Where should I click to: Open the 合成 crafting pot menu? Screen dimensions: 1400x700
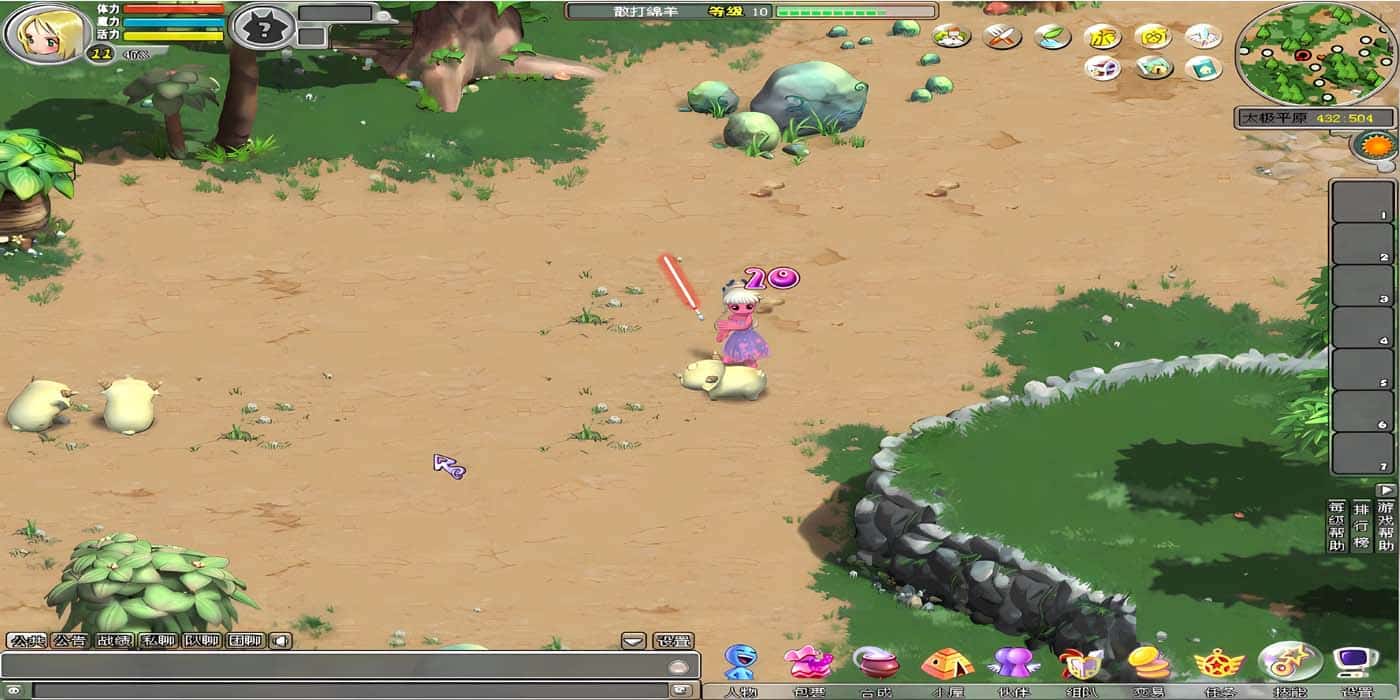tap(876, 663)
